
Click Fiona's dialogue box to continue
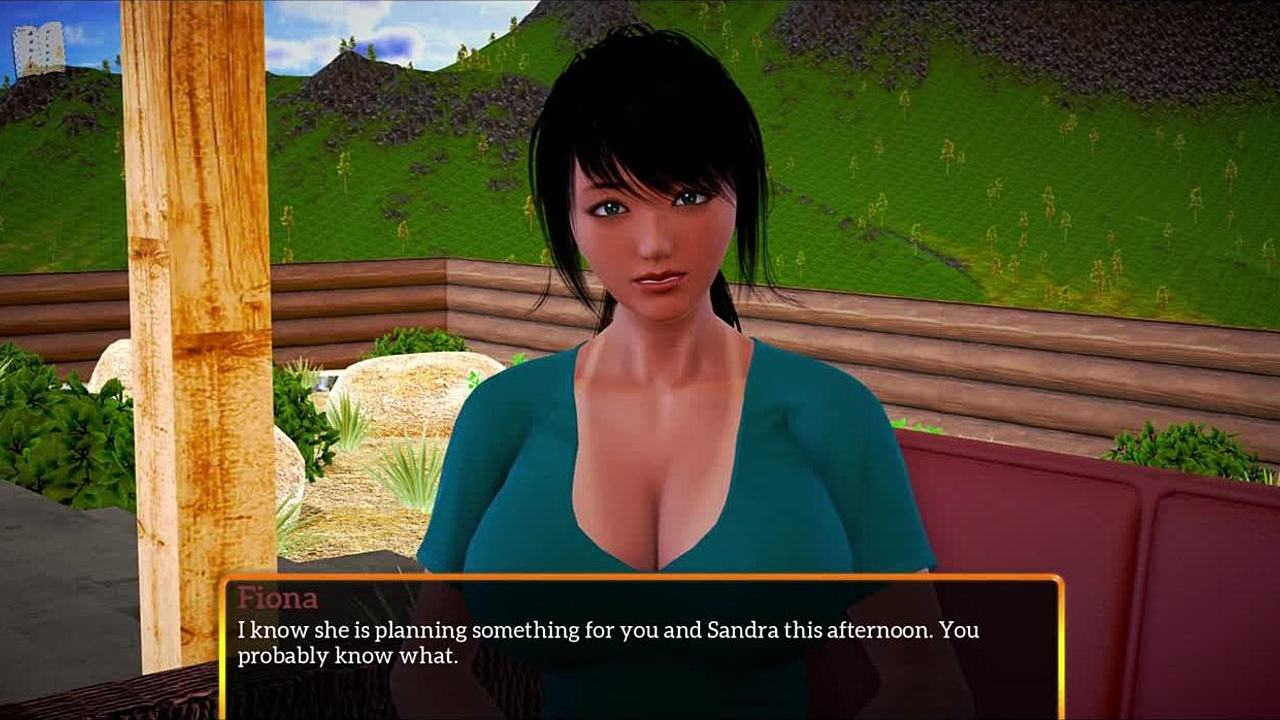pos(640,646)
